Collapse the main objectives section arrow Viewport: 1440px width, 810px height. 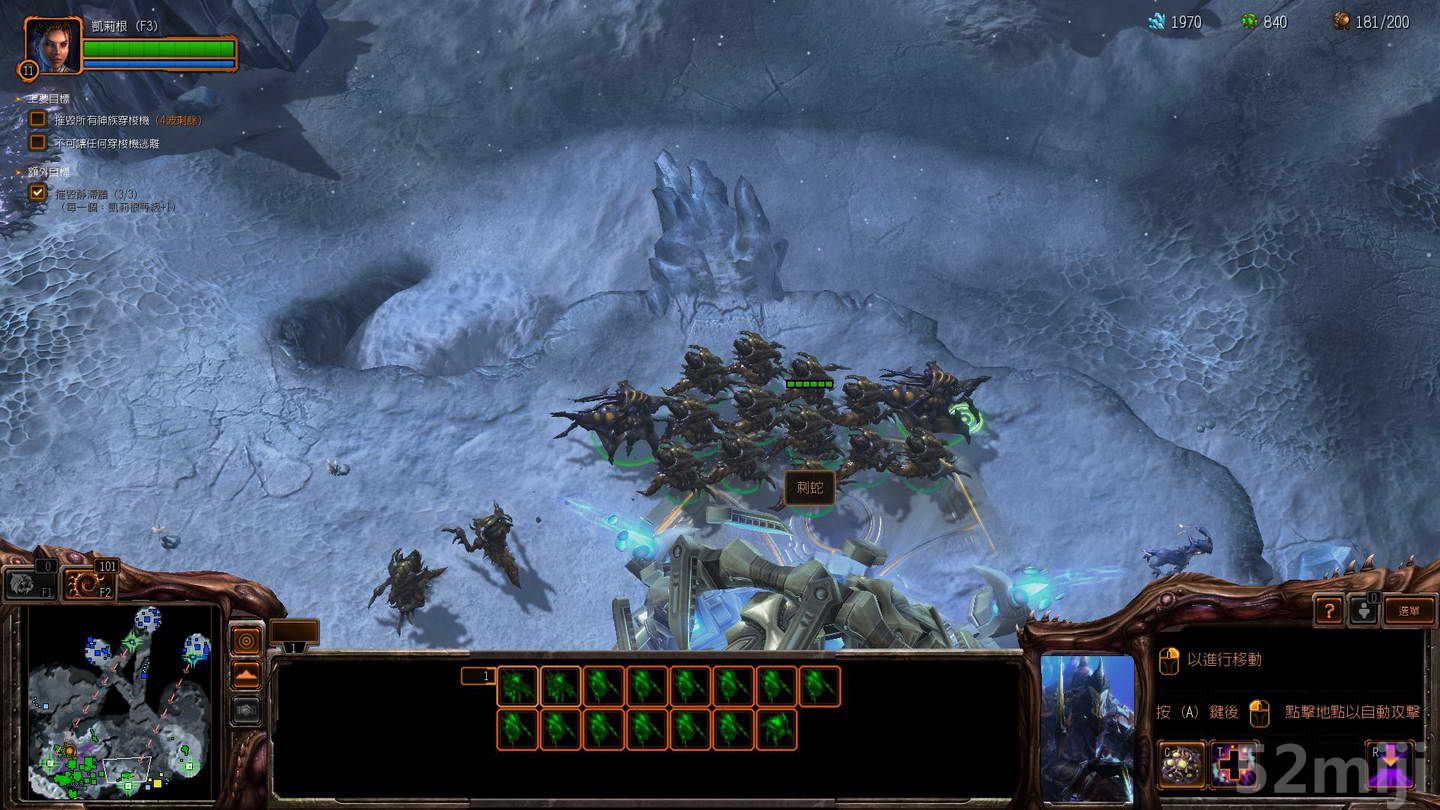click(x=18, y=99)
